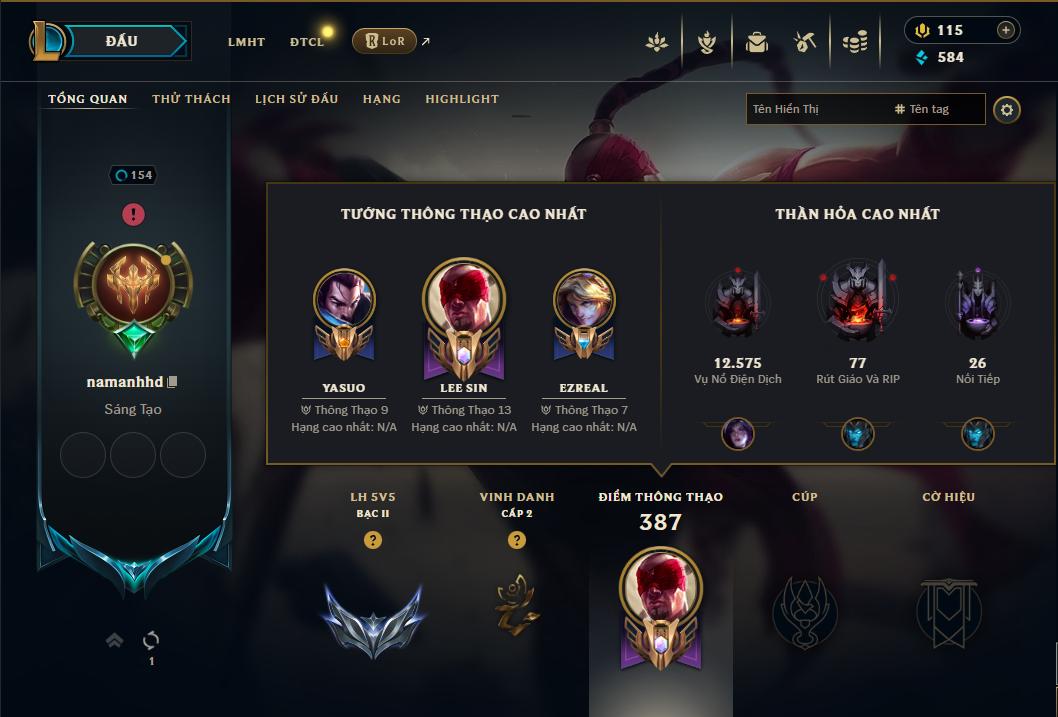Open the TỔNG QUAN profile tab
This screenshot has width=1058, height=717.
click(x=88, y=99)
